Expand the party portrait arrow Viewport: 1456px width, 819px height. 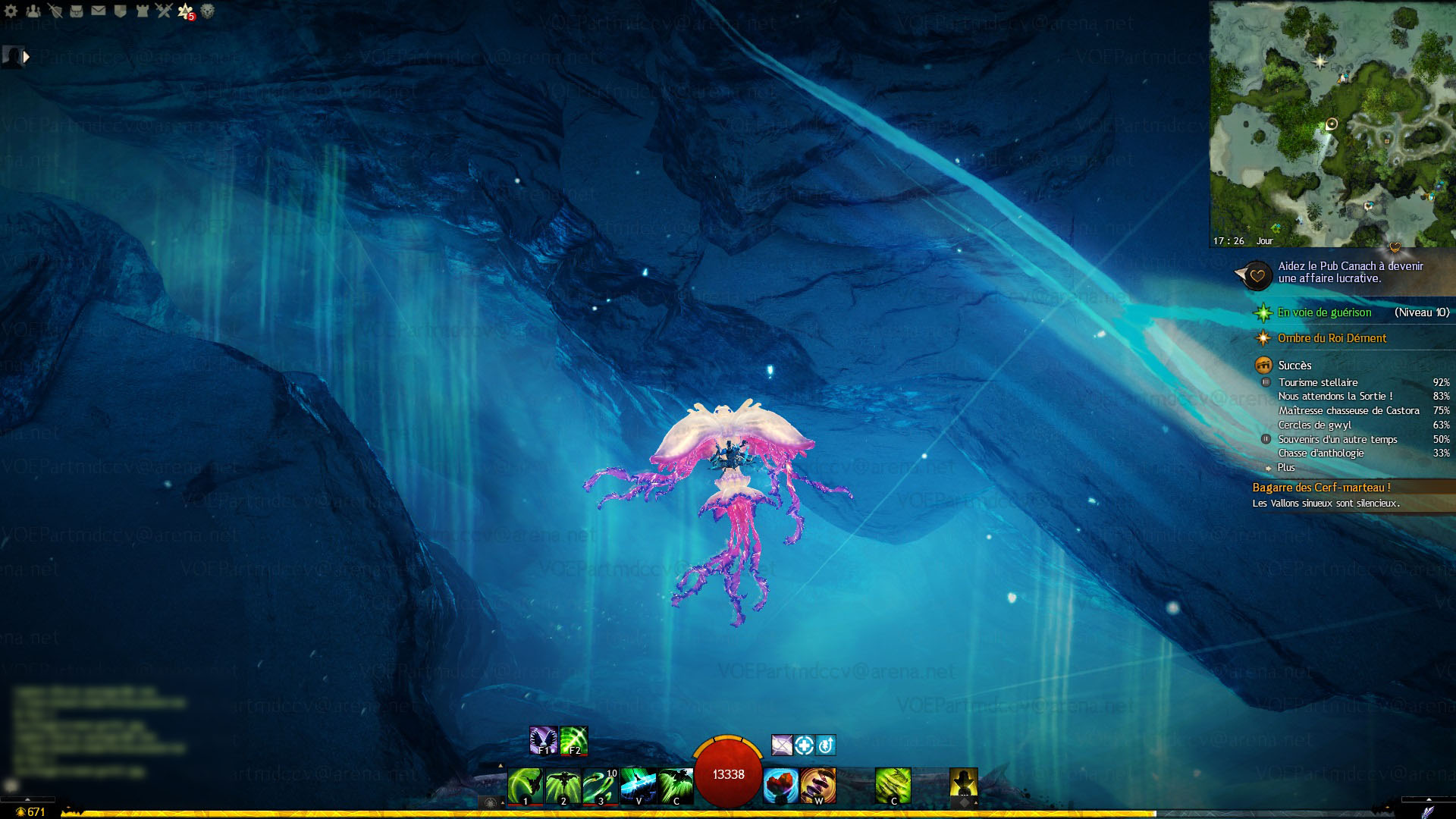pyautogui.click(x=27, y=56)
